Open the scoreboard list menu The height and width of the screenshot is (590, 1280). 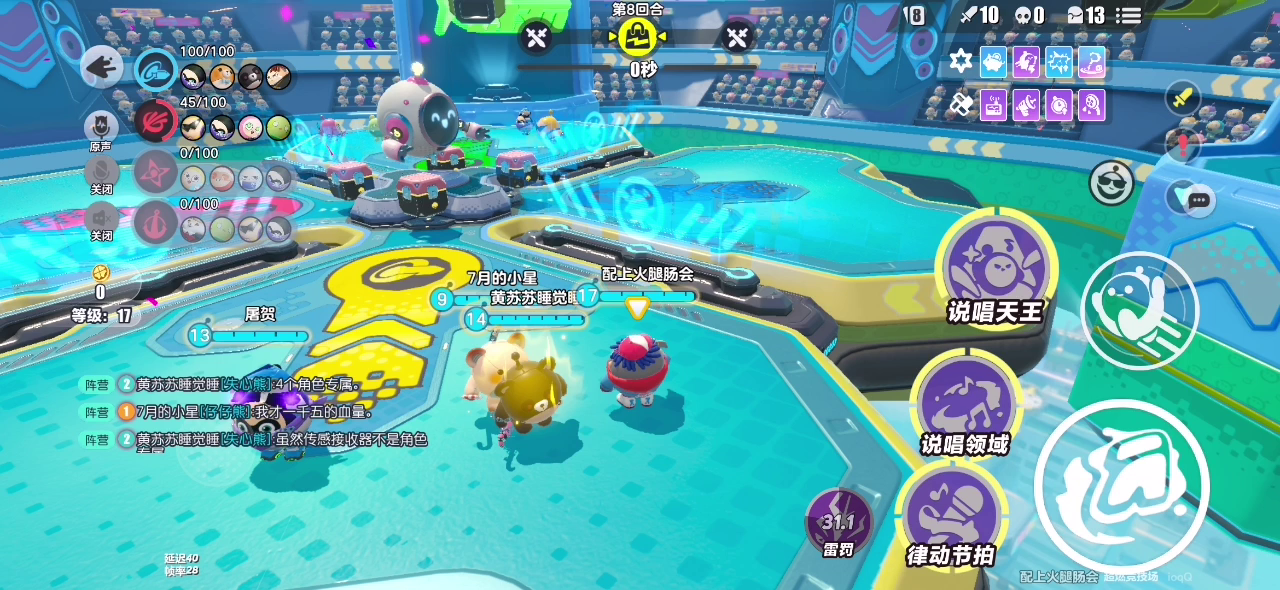pos(1129,15)
